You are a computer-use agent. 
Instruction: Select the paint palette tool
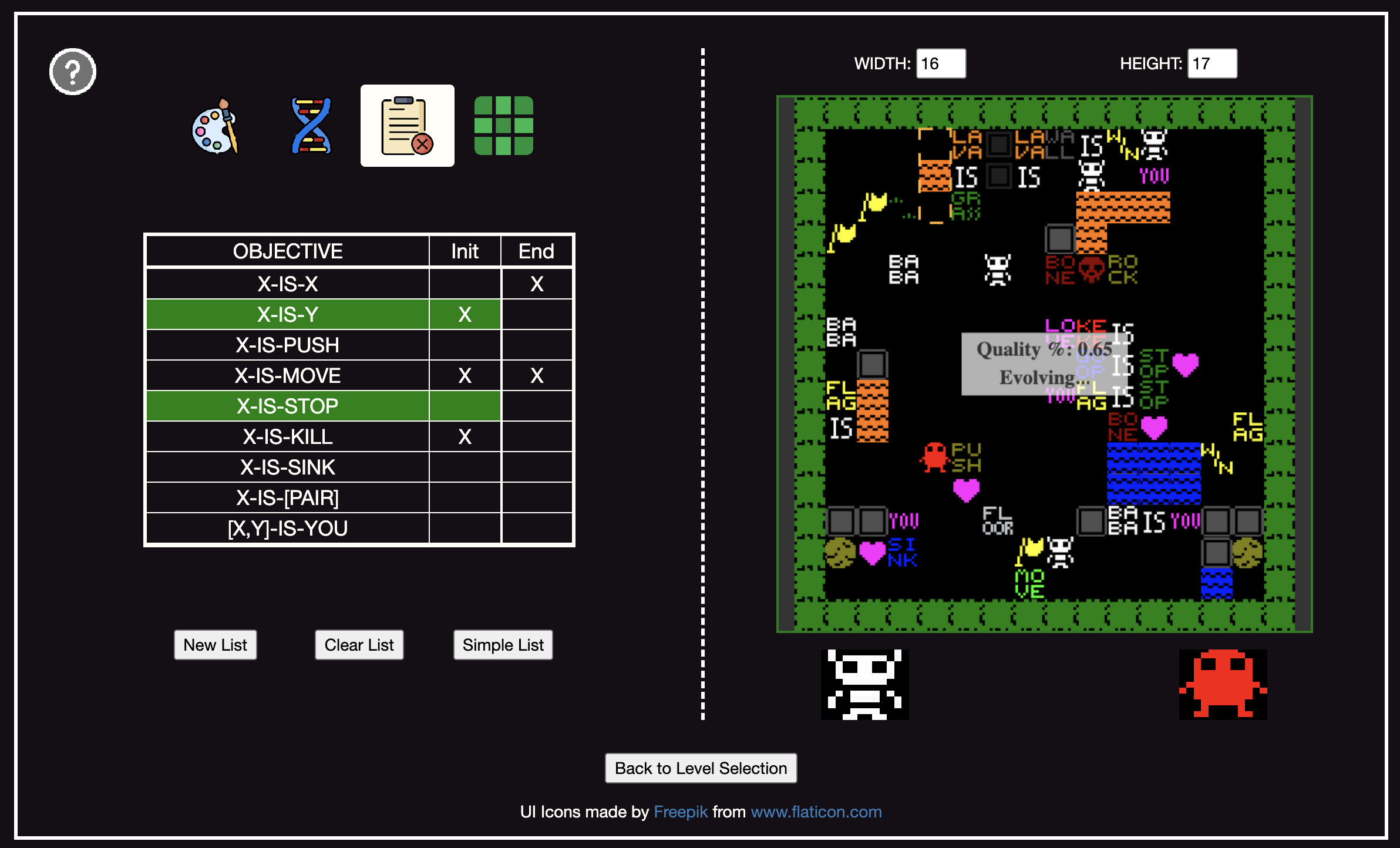tap(216, 126)
